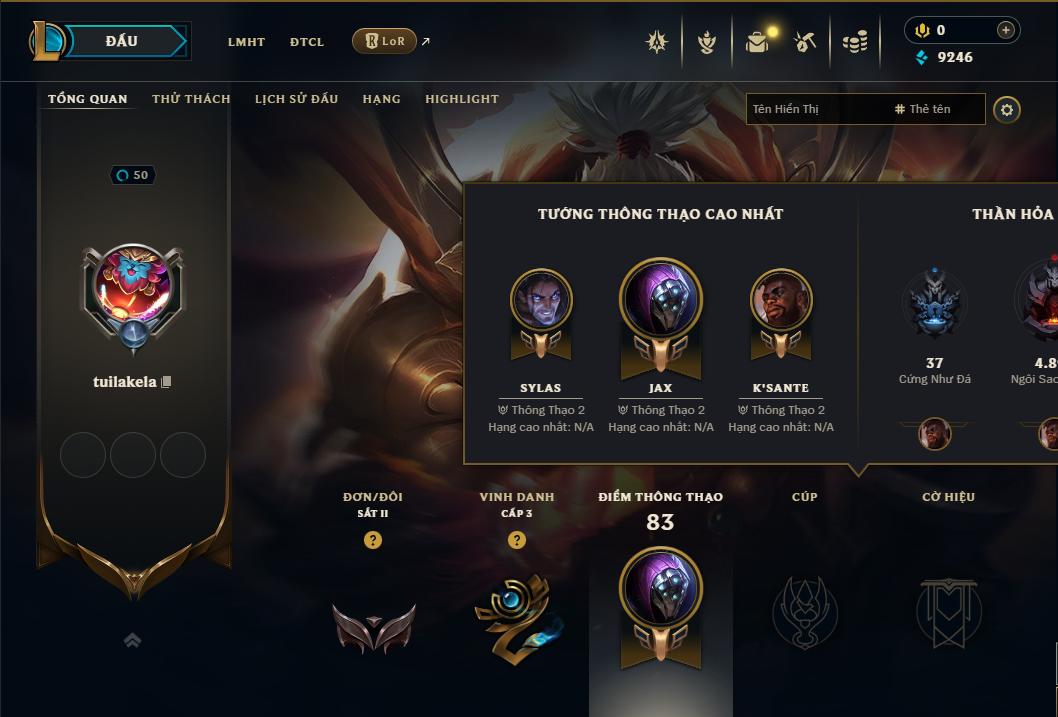Select the K'Sante mastery portrait

tap(781, 300)
